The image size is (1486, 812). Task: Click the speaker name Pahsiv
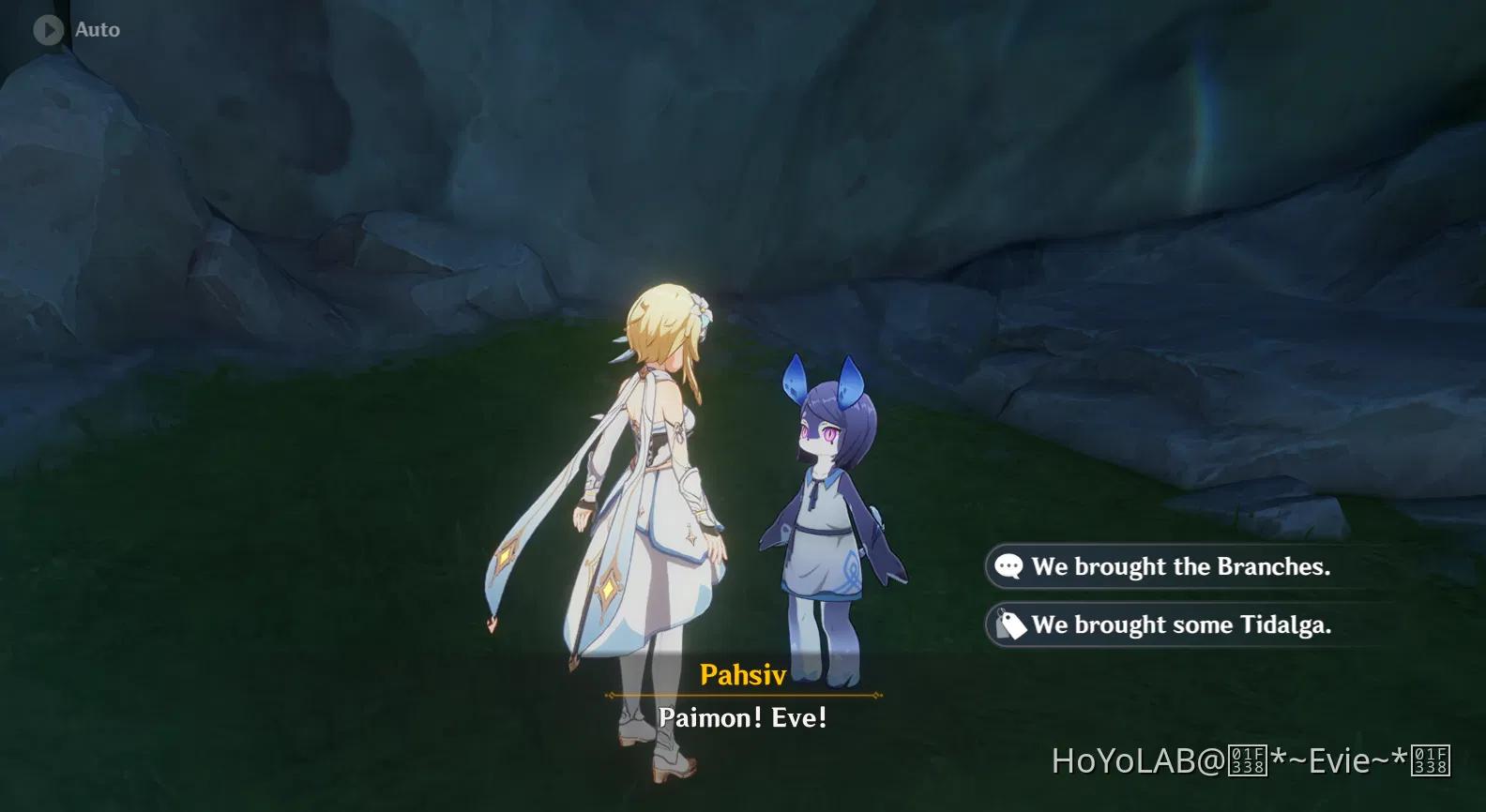(x=742, y=675)
